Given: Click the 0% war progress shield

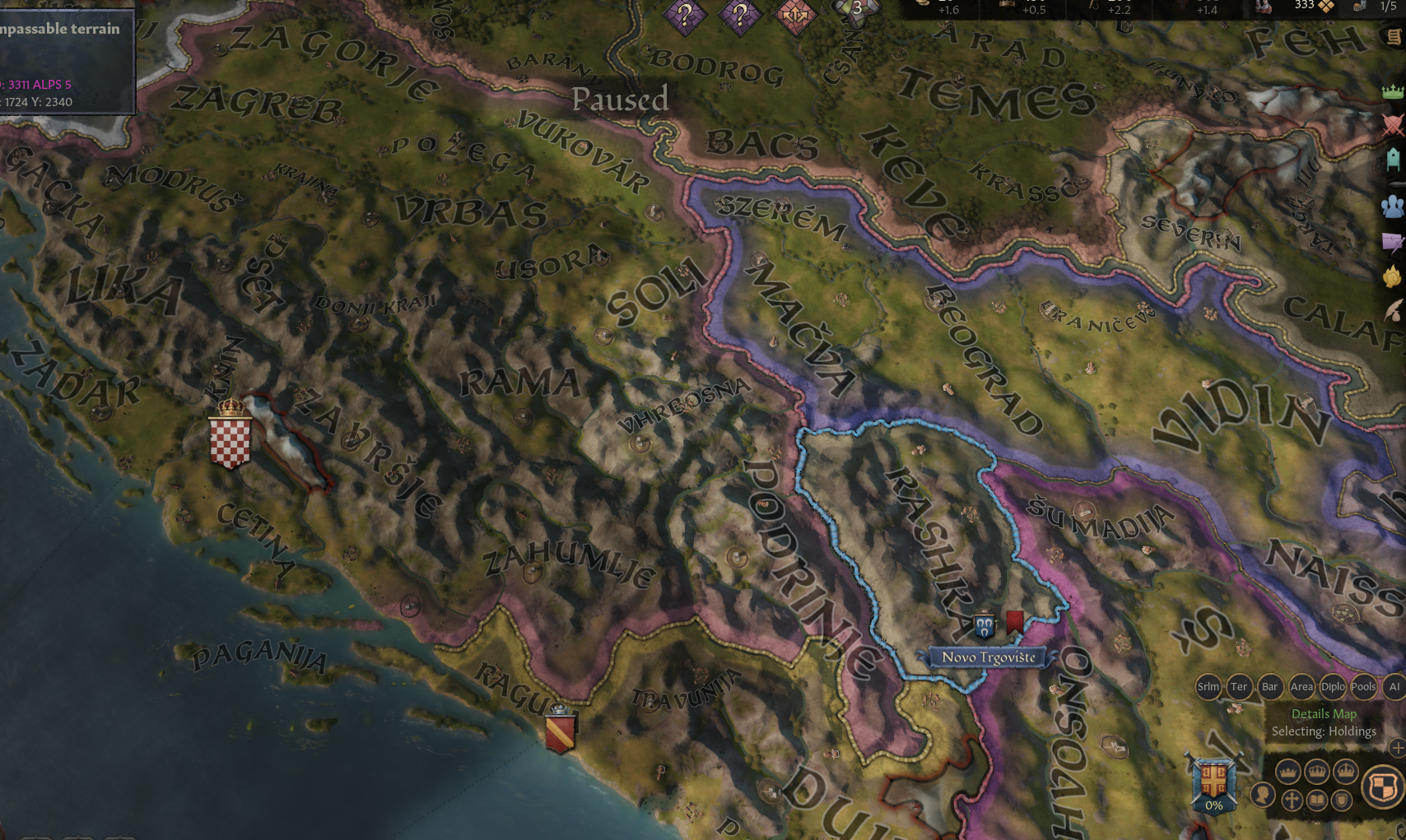Looking at the screenshot, I should click(x=1213, y=785).
